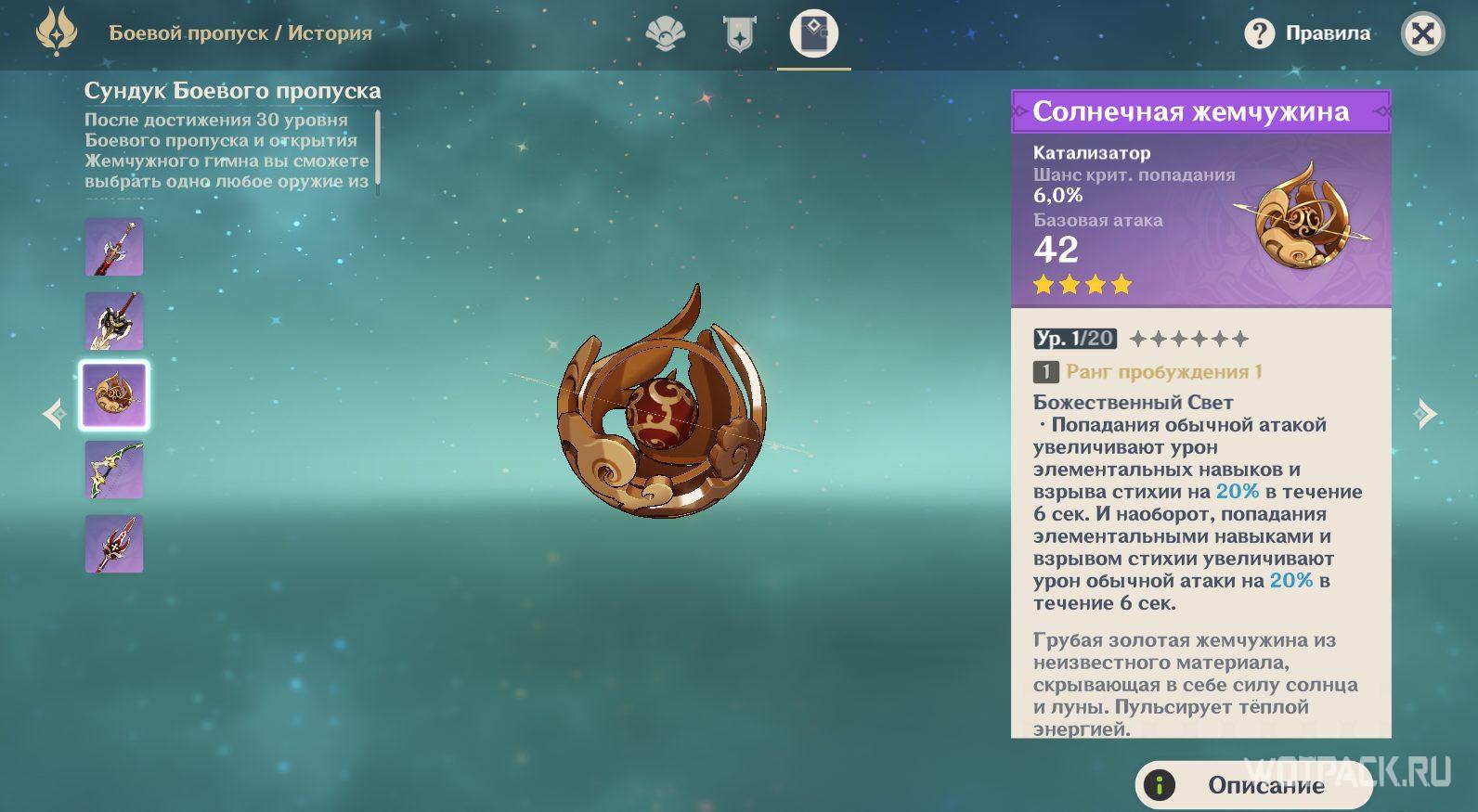1478x812 pixels.
Task: Select the Solar Pearl catalyst thumbnail
Action: pos(114,395)
